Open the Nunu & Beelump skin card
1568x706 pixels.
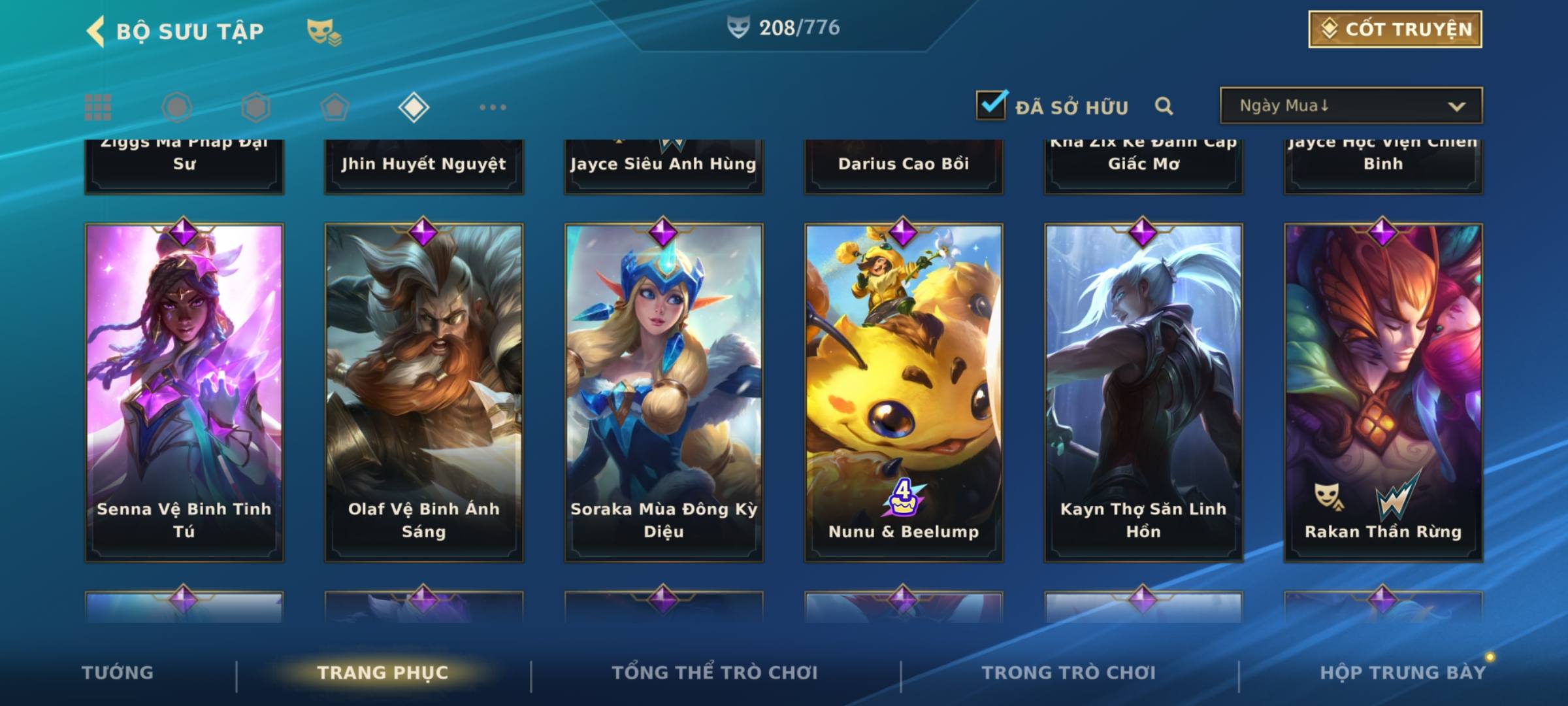(x=904, y=392)
